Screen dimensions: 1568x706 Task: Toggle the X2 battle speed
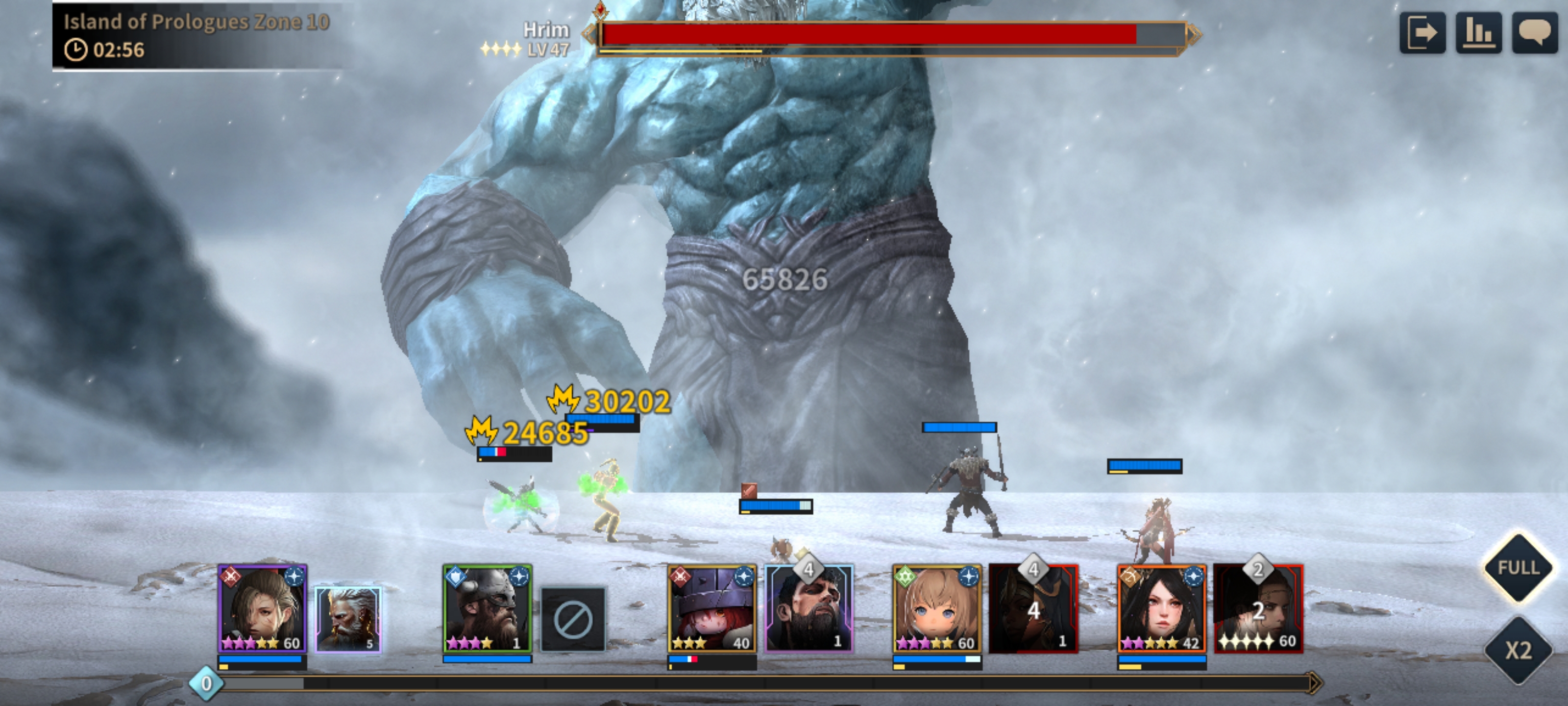[1518, 650]
